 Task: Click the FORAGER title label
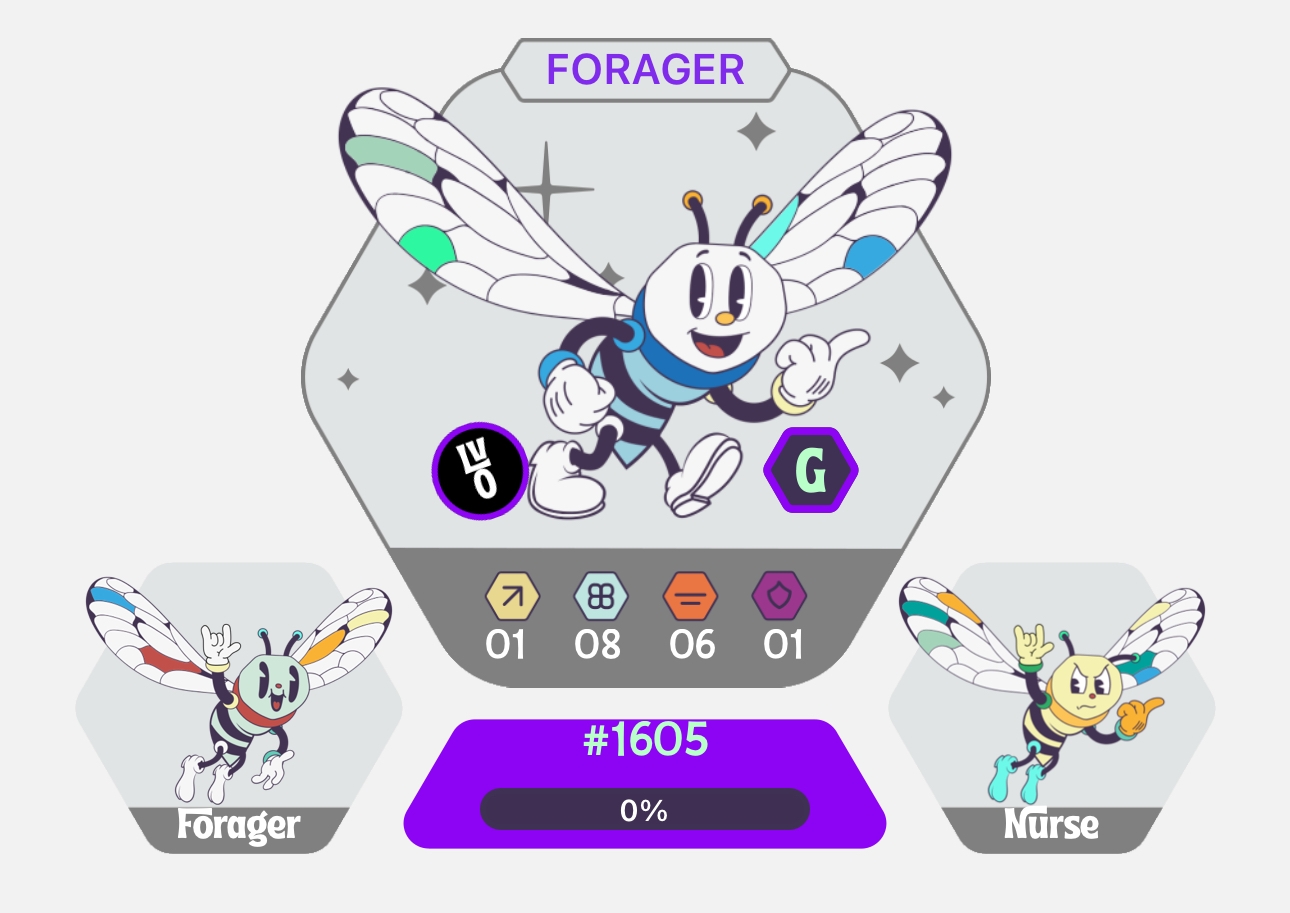coord(645,70)
